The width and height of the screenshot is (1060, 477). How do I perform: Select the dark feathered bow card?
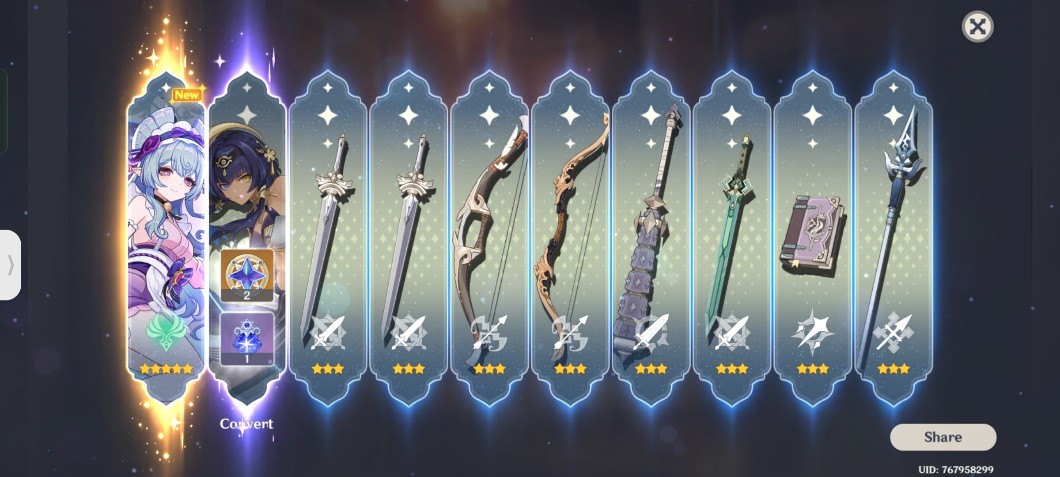click(x=489, y=235)
